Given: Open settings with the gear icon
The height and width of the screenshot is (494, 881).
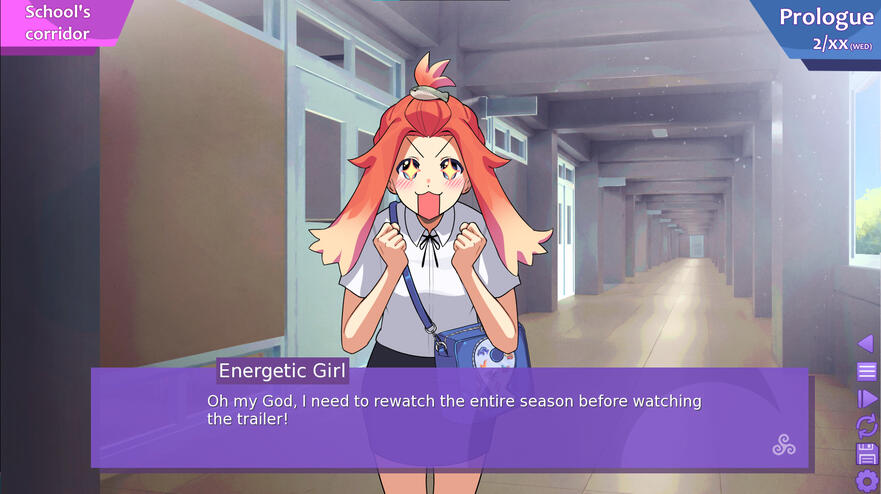Looking at the screenshot, I should pyautogui.click(x=866, y=481).
